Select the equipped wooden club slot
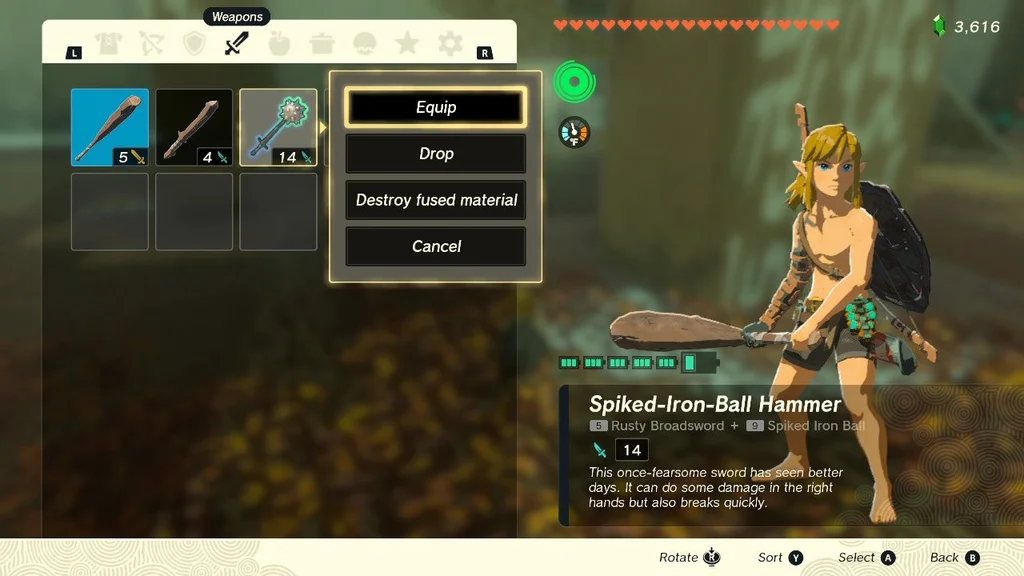 (110, 127)
